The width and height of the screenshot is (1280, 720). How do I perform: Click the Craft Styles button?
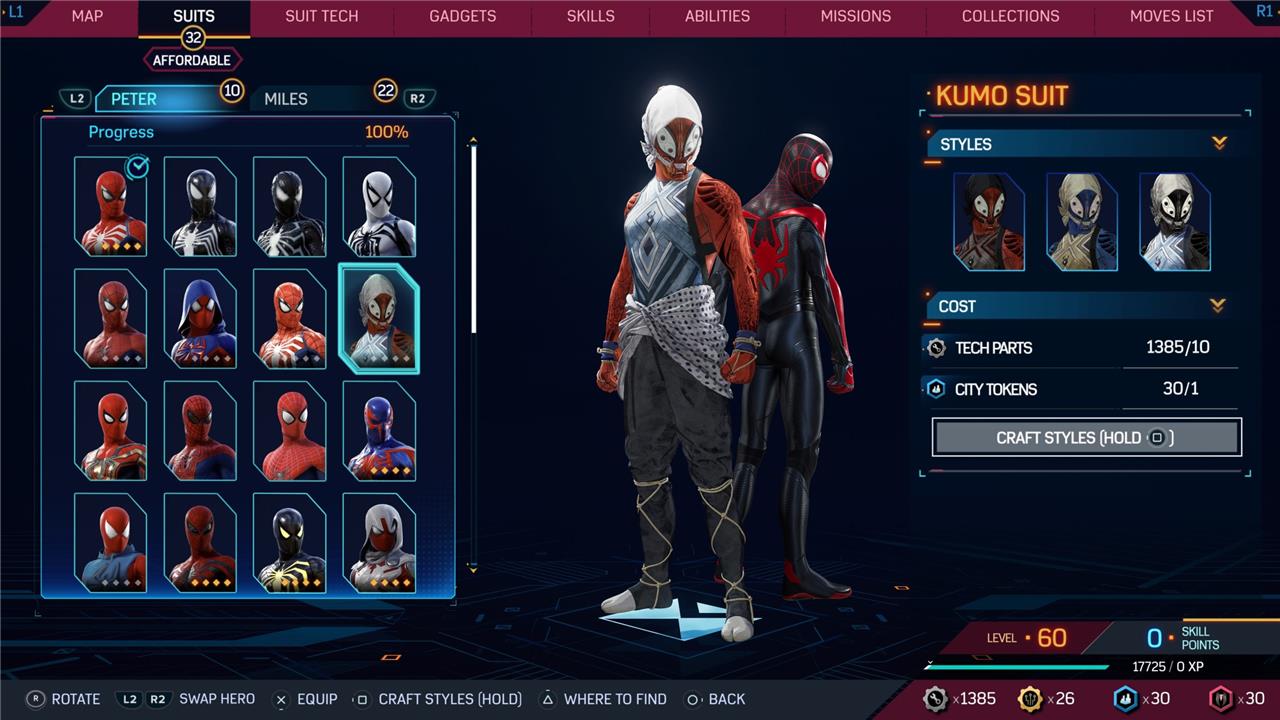(1086, 438)
